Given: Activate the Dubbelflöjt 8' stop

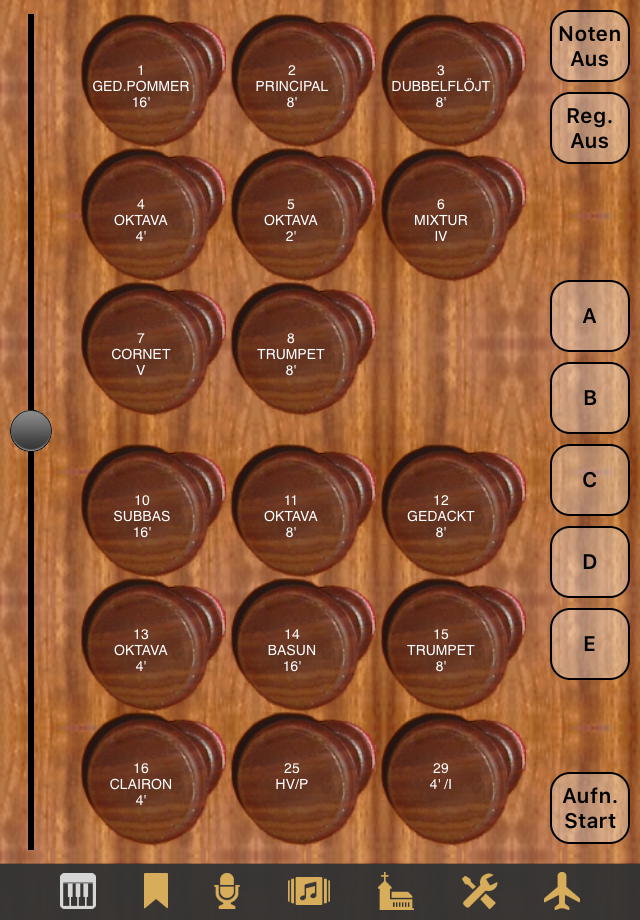Looking at the screenshot, I should (x=441, y=86).
